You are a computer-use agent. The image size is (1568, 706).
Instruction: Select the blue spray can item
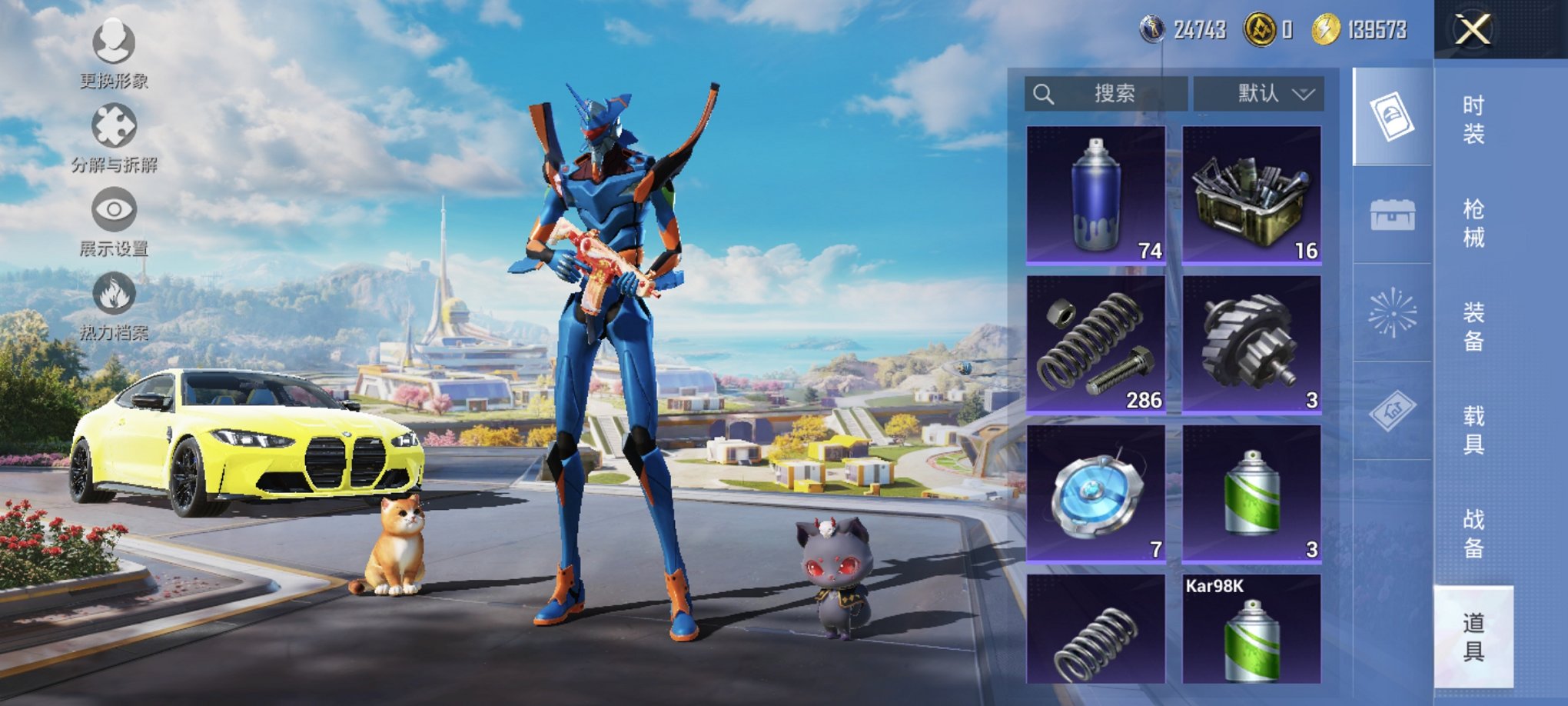1096,195
